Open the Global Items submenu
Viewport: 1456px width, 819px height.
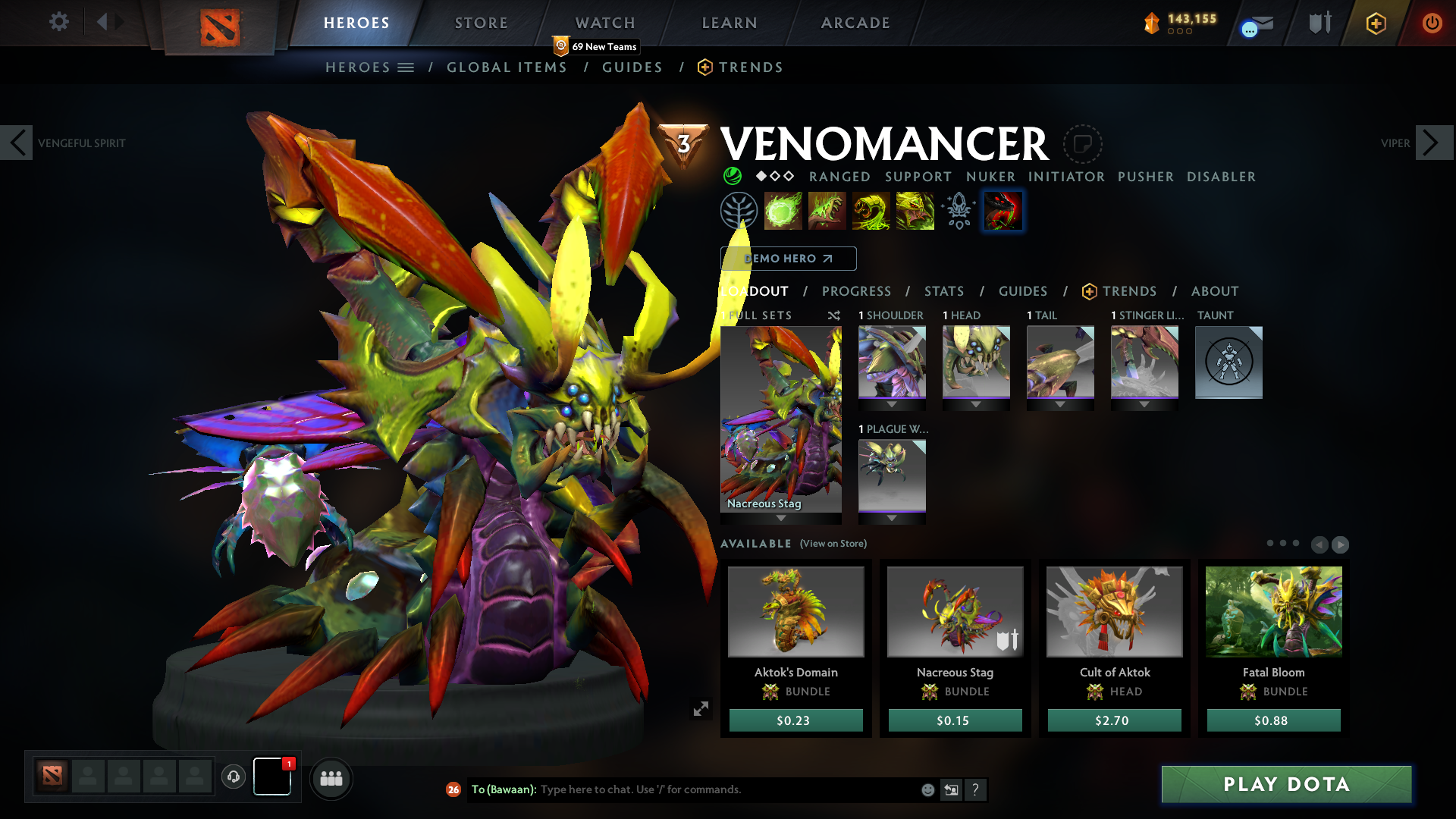(x=507, y=67)
